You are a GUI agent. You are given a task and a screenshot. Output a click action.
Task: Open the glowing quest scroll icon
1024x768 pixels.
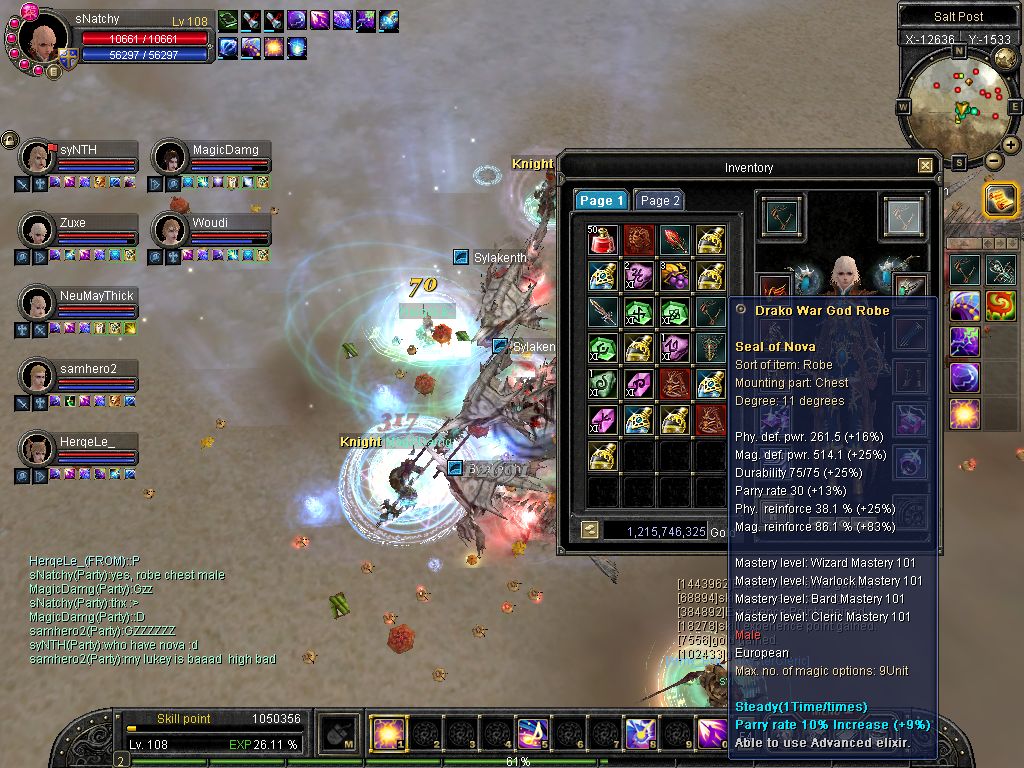[x=1000, y=199]
